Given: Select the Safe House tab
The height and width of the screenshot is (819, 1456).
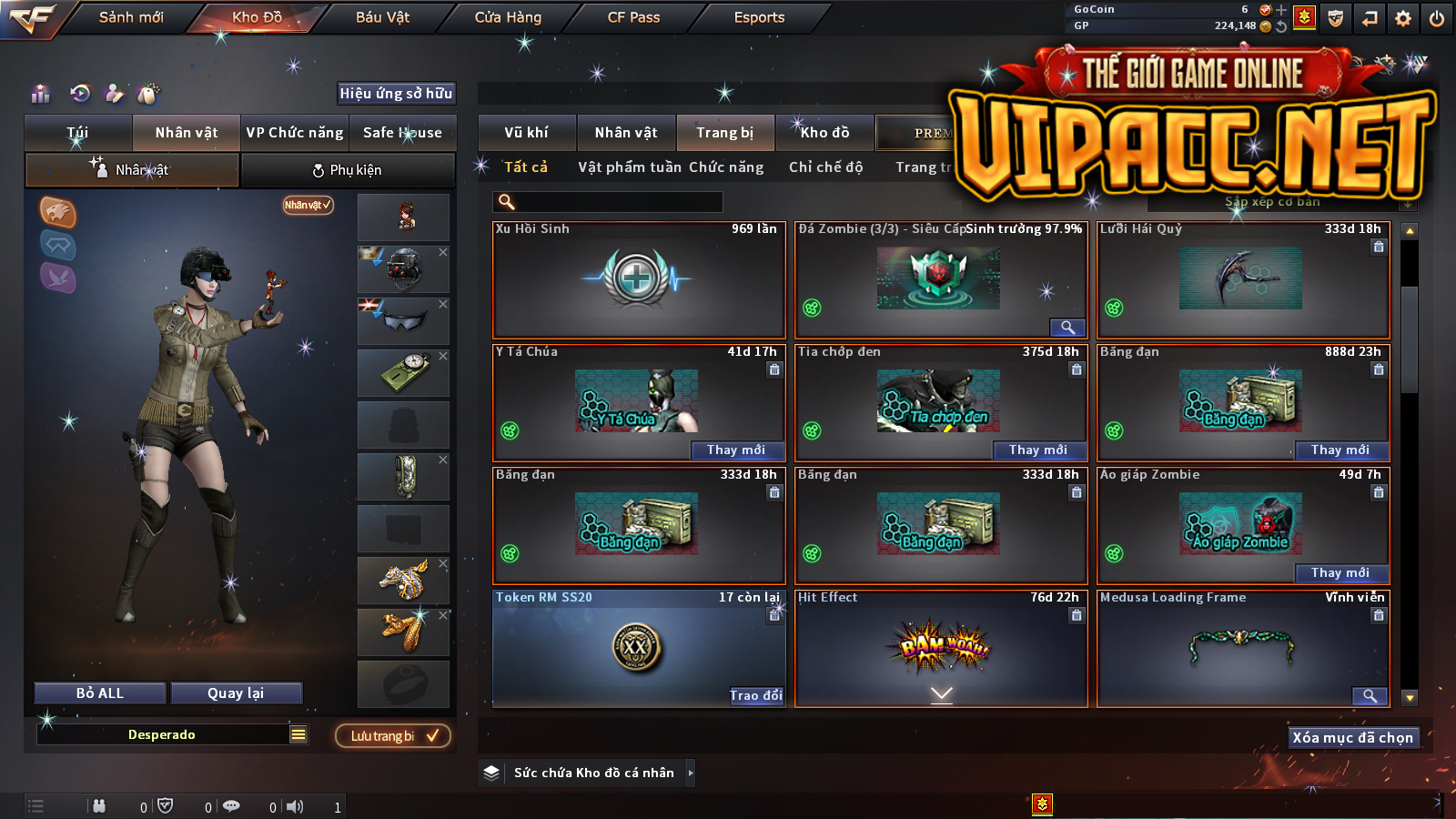Looking at the screenshot, I should [402, 133].
